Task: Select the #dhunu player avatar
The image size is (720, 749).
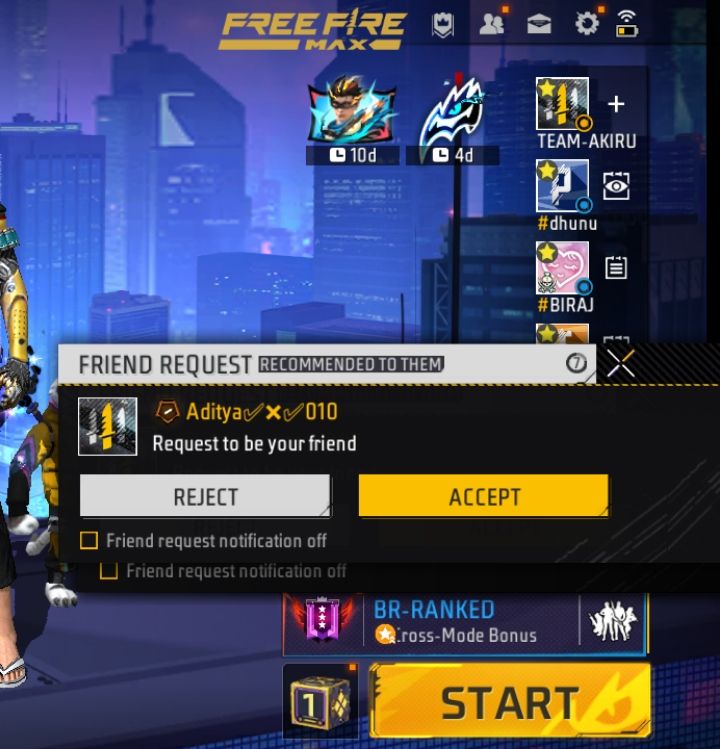Action: point(562,185)
